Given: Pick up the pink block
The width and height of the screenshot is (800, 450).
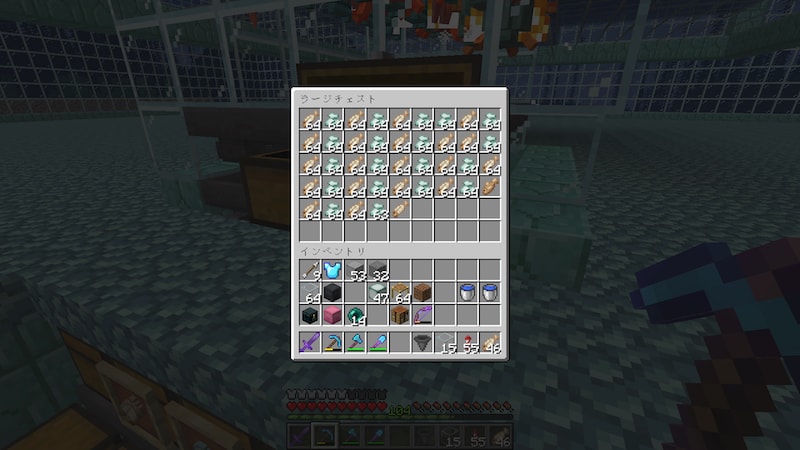Looking at the screenshot, I should point(332,316).
